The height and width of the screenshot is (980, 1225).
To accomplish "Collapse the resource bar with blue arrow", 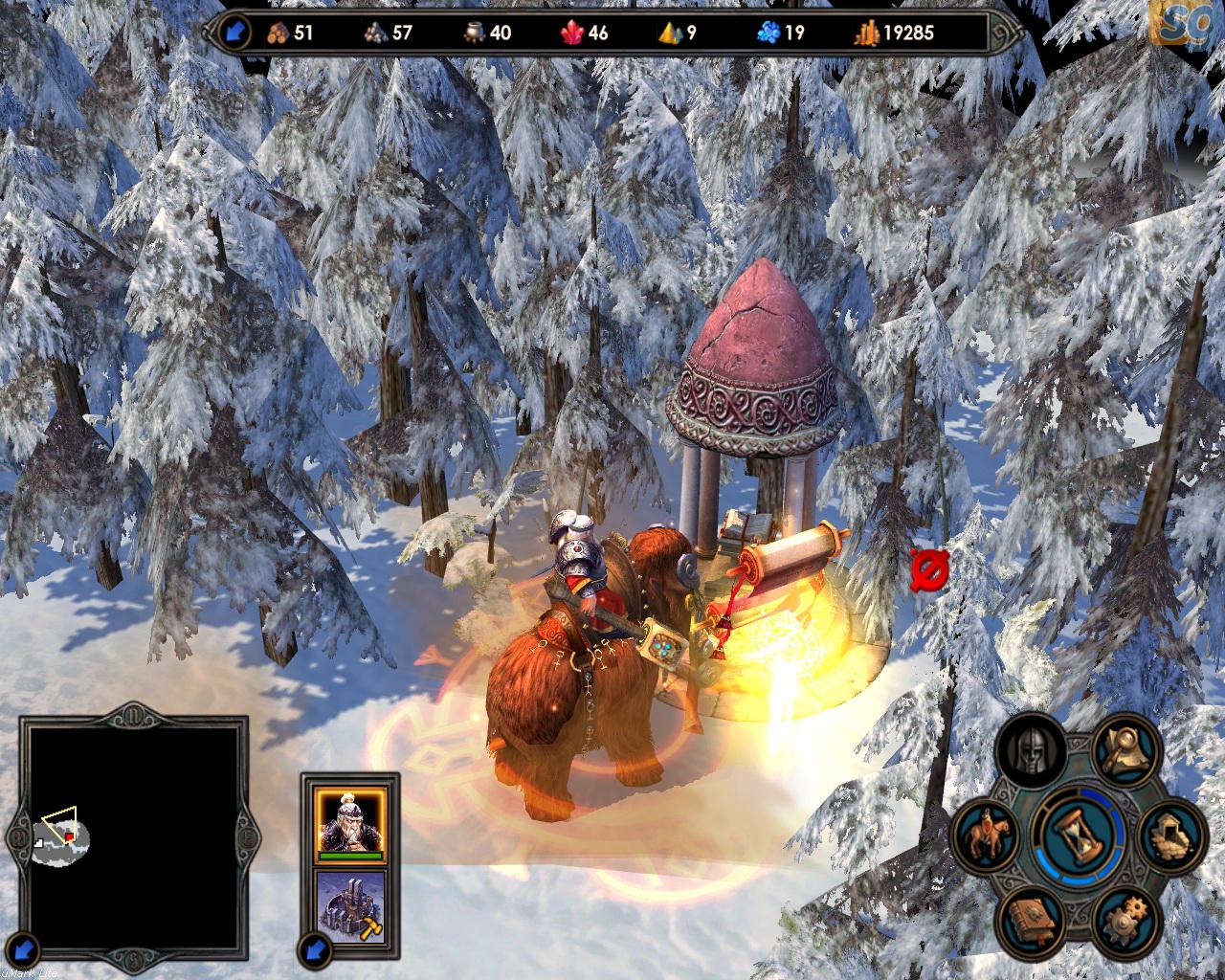I will coord(236,33).
